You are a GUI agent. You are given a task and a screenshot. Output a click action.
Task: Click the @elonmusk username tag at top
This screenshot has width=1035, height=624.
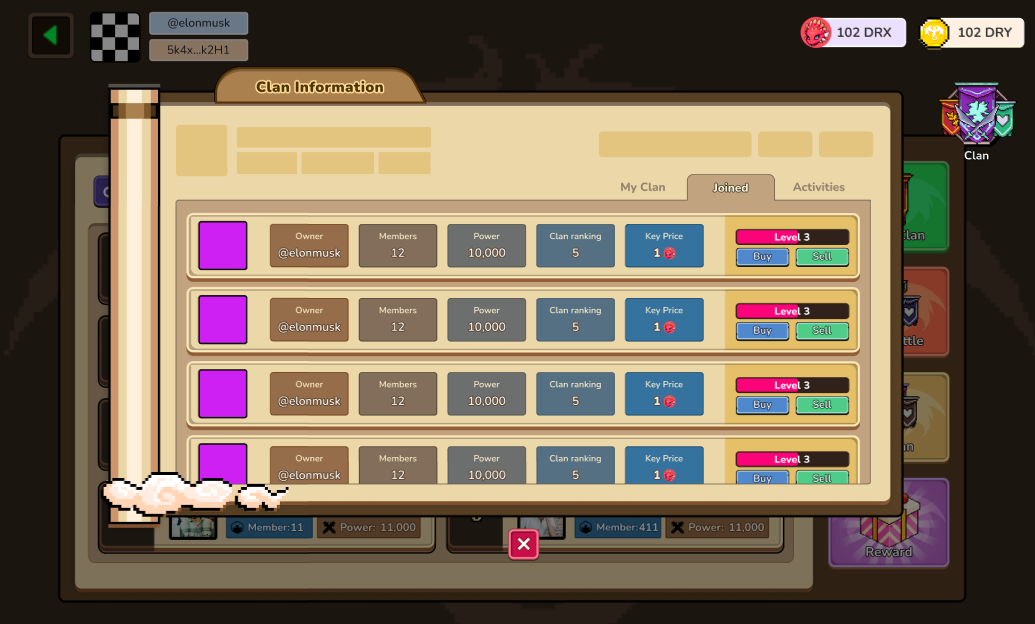pyautogui.click(x=198, y=23)
